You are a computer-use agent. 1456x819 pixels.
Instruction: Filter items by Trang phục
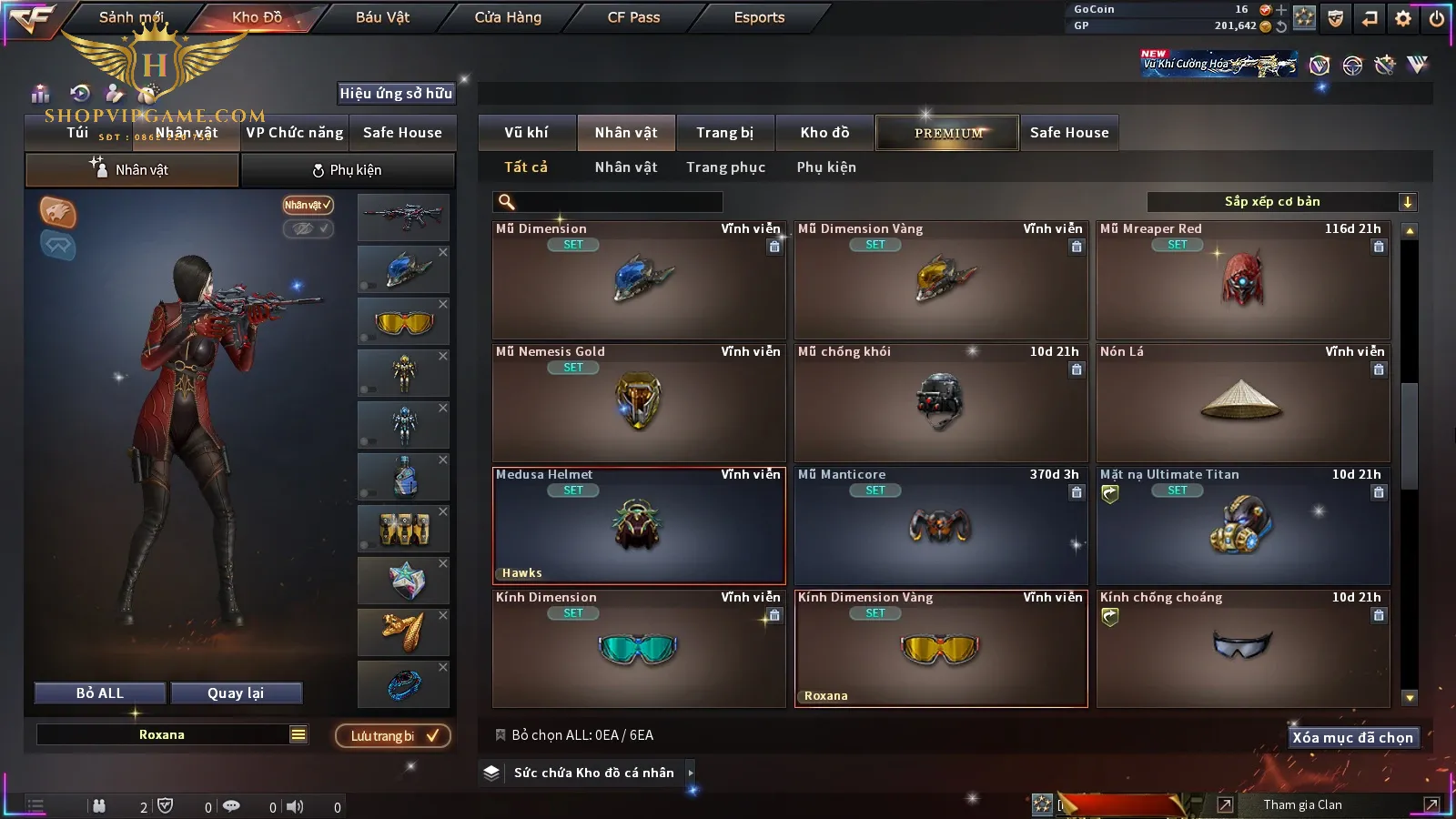tap(725, 167)
